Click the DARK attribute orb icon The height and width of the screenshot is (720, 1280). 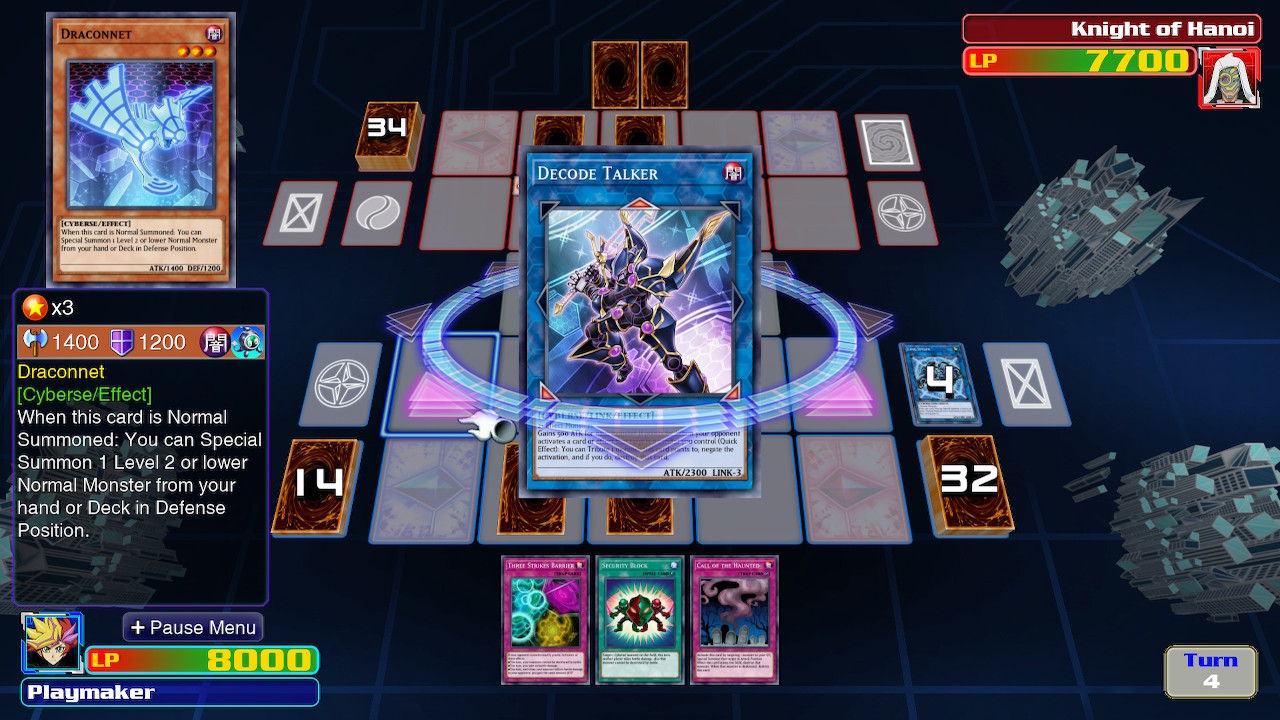click(x=213, y=341)
